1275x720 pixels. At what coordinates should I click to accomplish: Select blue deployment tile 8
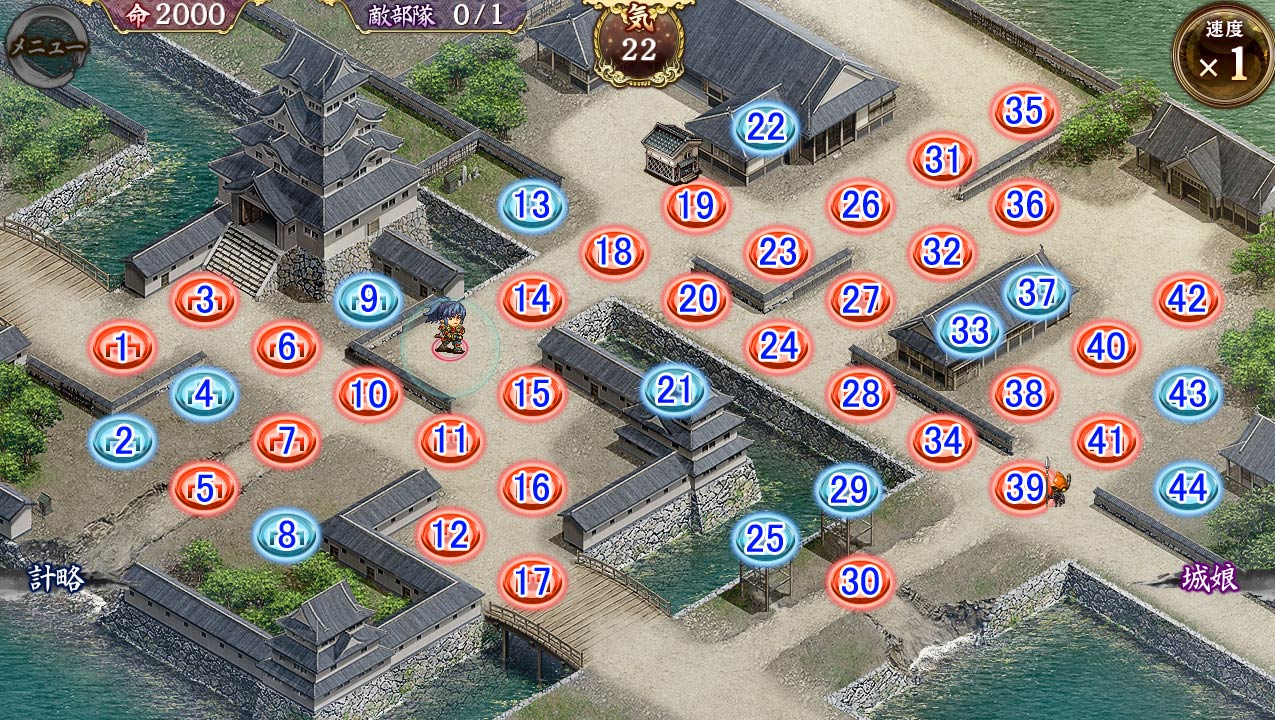pyautogui.click(x=287, y=535)
